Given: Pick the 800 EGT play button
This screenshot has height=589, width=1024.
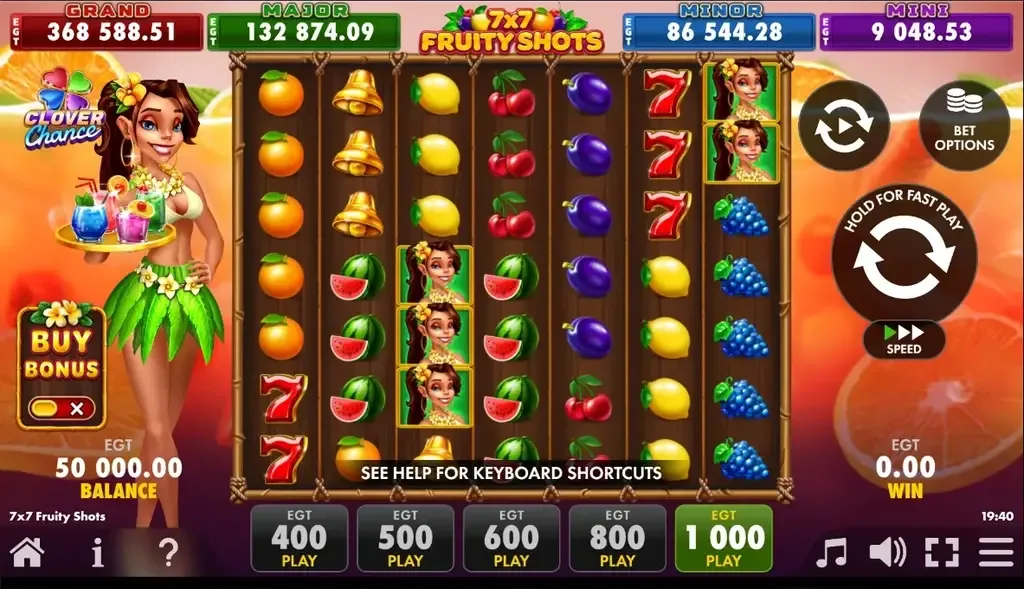Looking at the screenshot, I should pos(617,540).
